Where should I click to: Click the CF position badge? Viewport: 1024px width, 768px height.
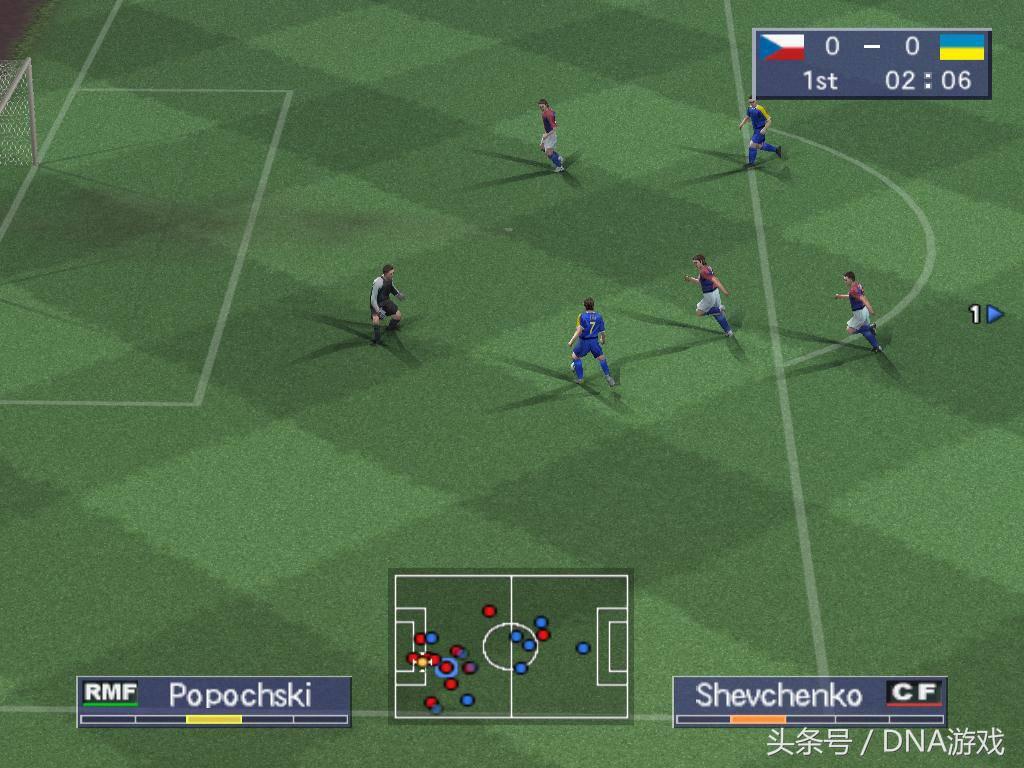(x=914, y=692)
